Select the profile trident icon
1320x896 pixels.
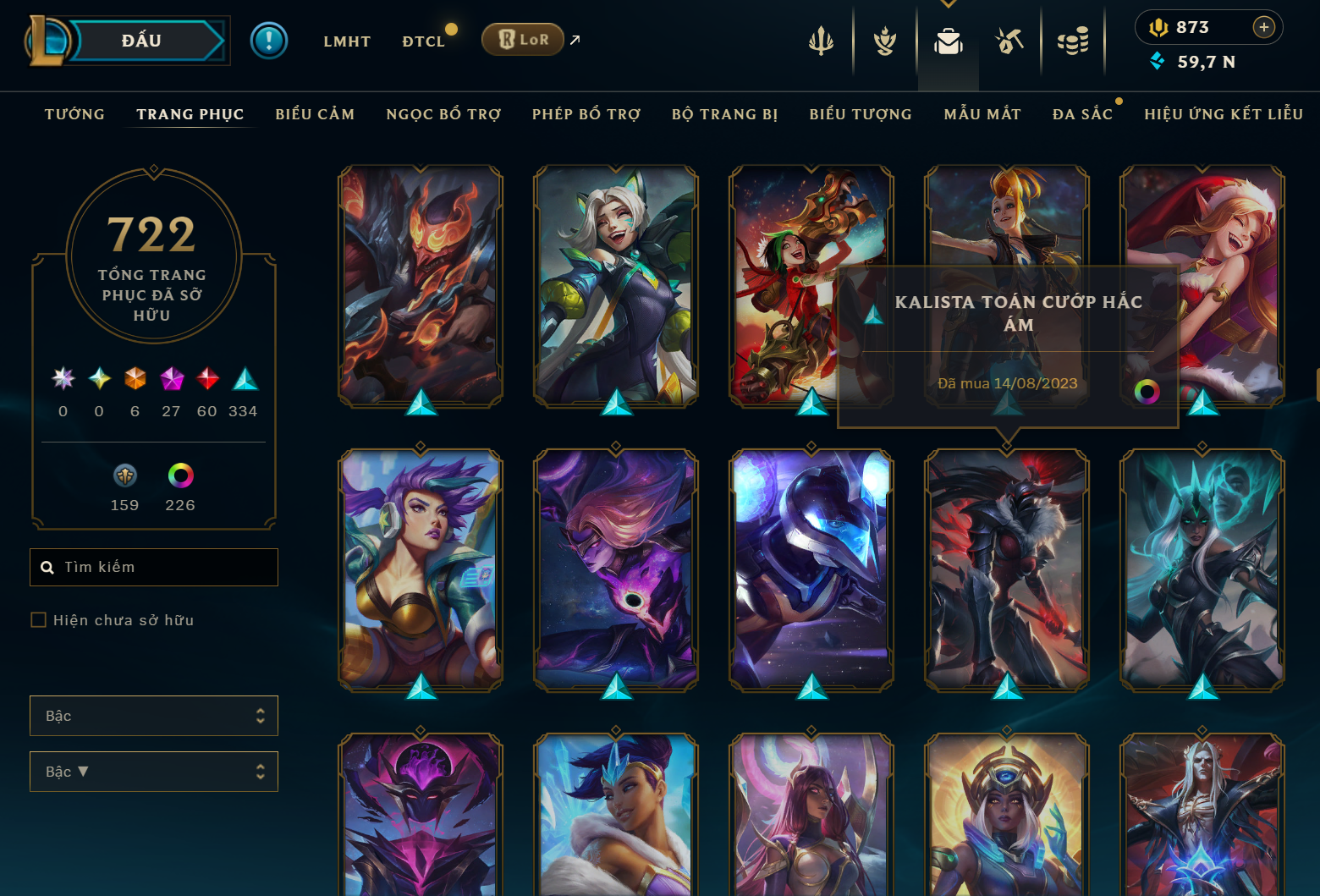coord(821,40)
